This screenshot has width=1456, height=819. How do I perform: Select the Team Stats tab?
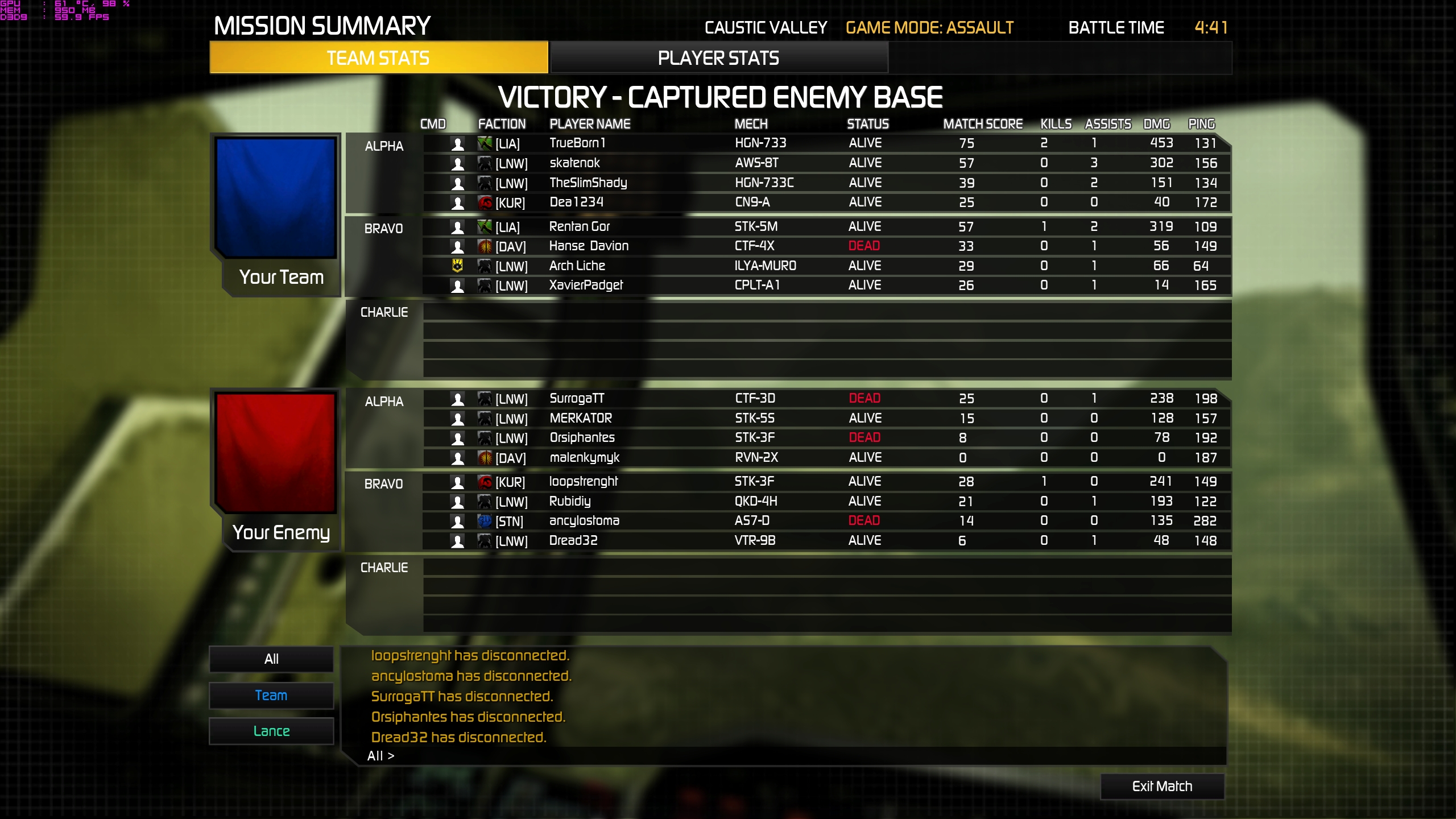tap(378, 58)
